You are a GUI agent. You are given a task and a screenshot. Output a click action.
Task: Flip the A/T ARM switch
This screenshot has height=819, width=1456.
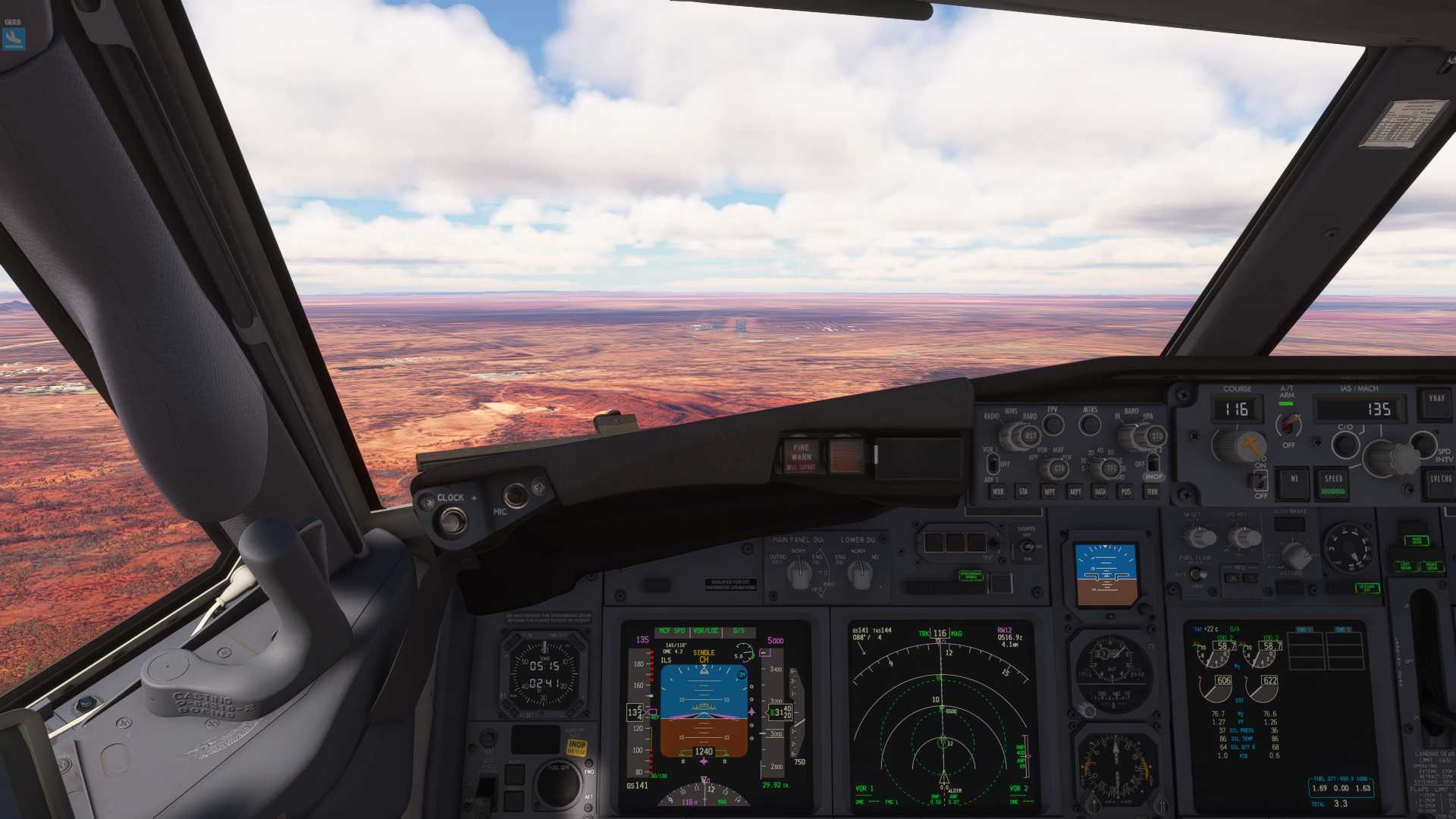(x=1288, y=423)
